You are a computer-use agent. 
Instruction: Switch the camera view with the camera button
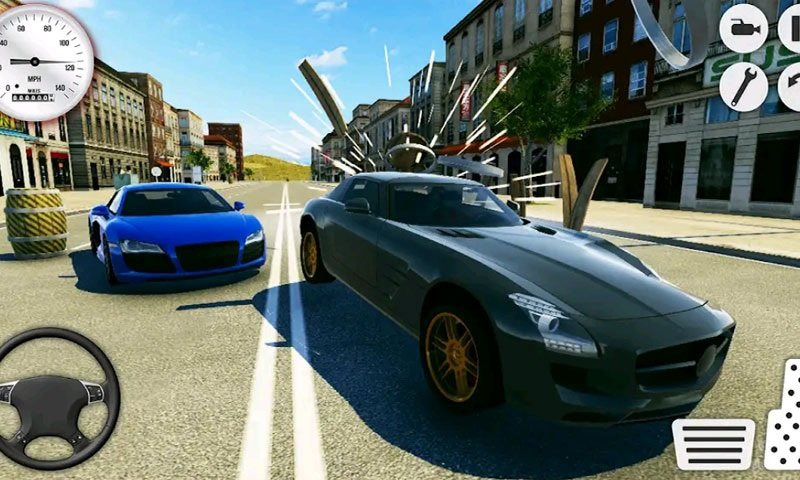(743, 28)
